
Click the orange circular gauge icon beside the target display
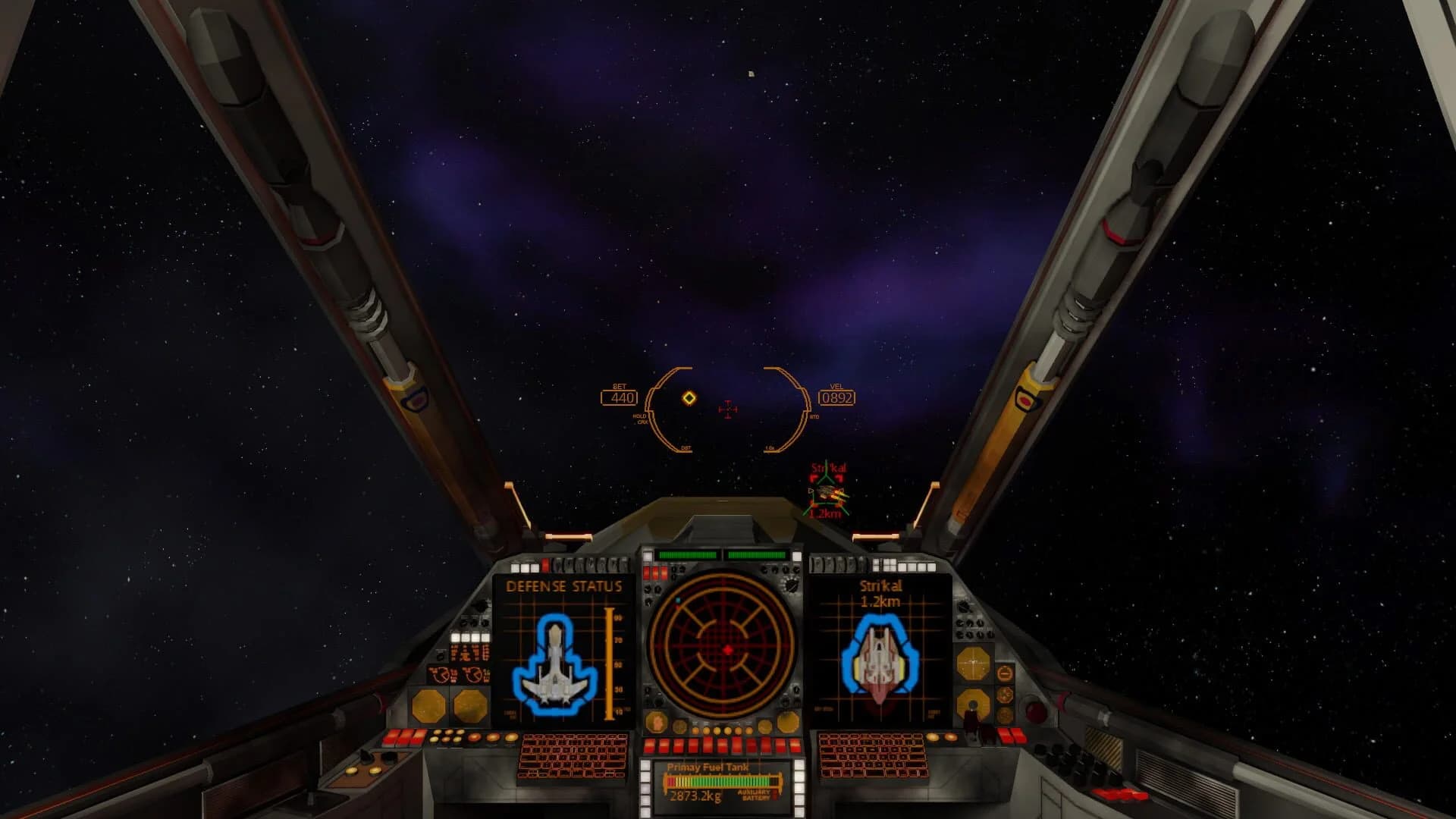tap(1004, 673)
